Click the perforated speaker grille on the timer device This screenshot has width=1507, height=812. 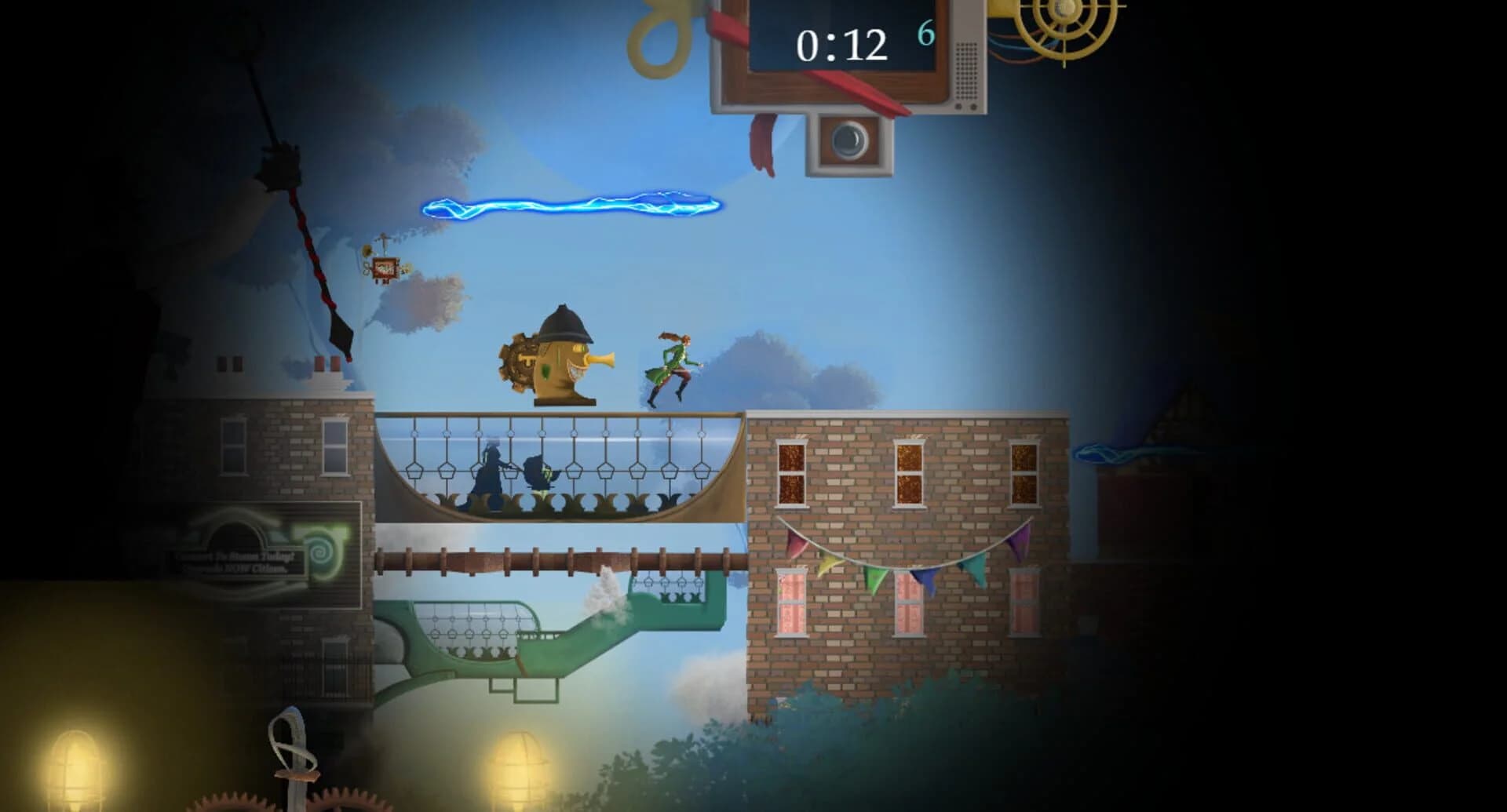966,70
